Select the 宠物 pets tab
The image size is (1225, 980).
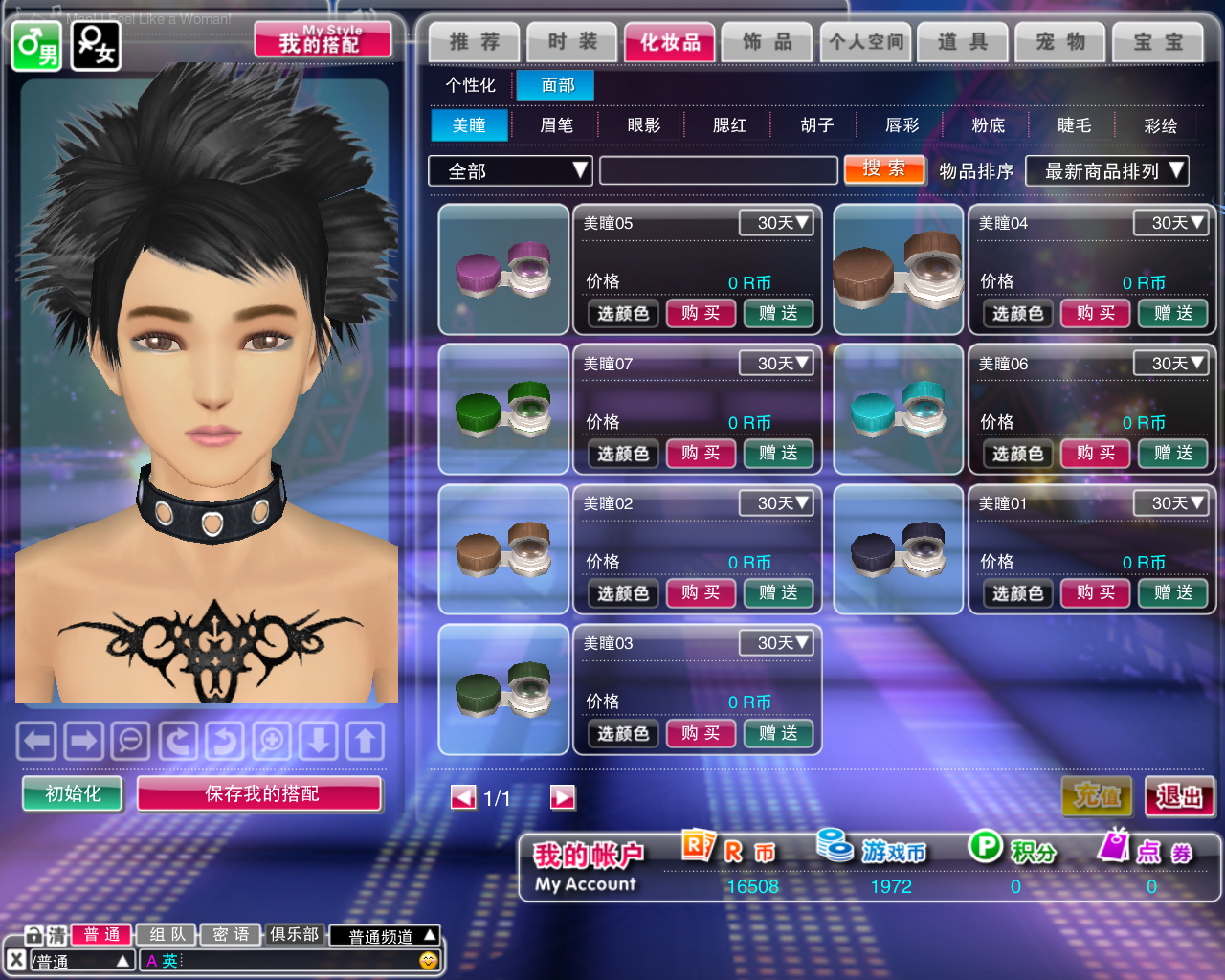[1060, 42]
